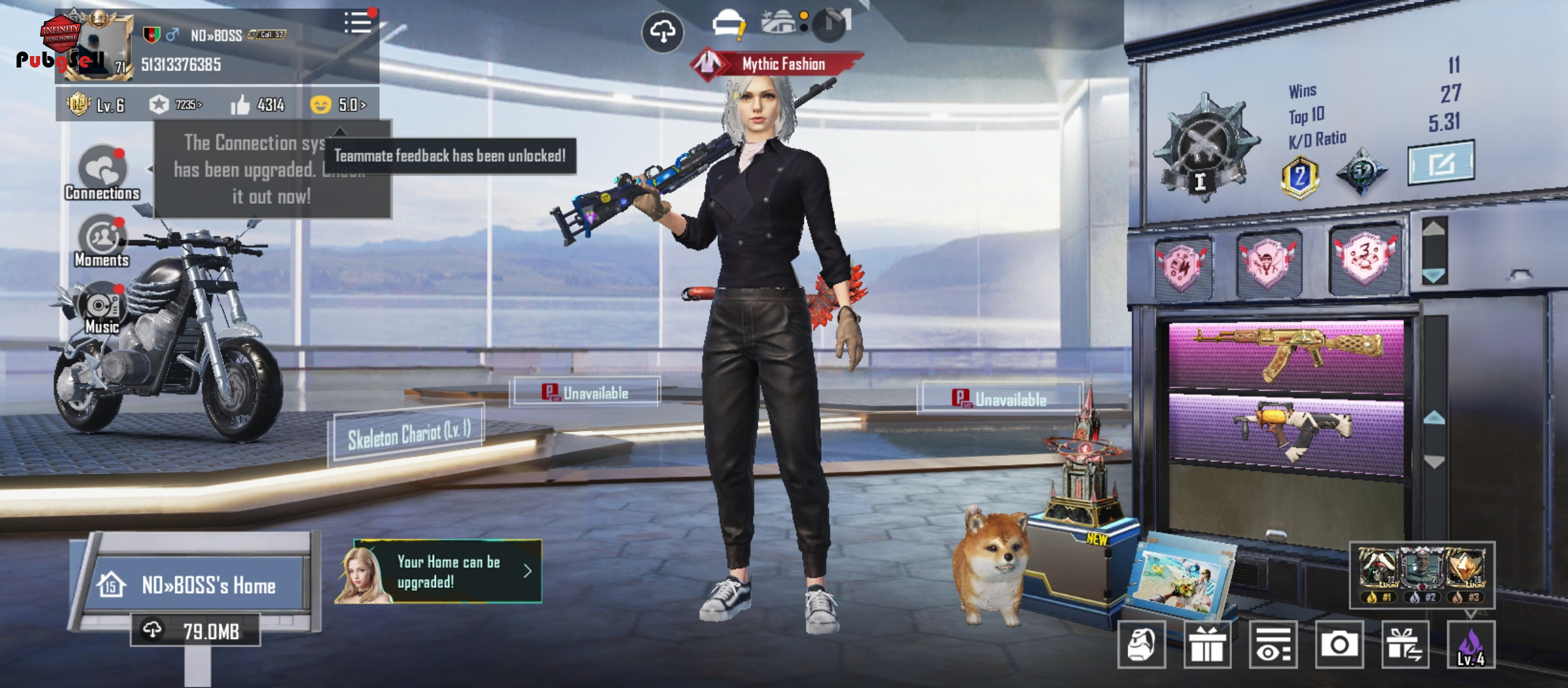Open the Your Home can be upgraded prompt
This screenshot has width=1568, height=688.
440,571
